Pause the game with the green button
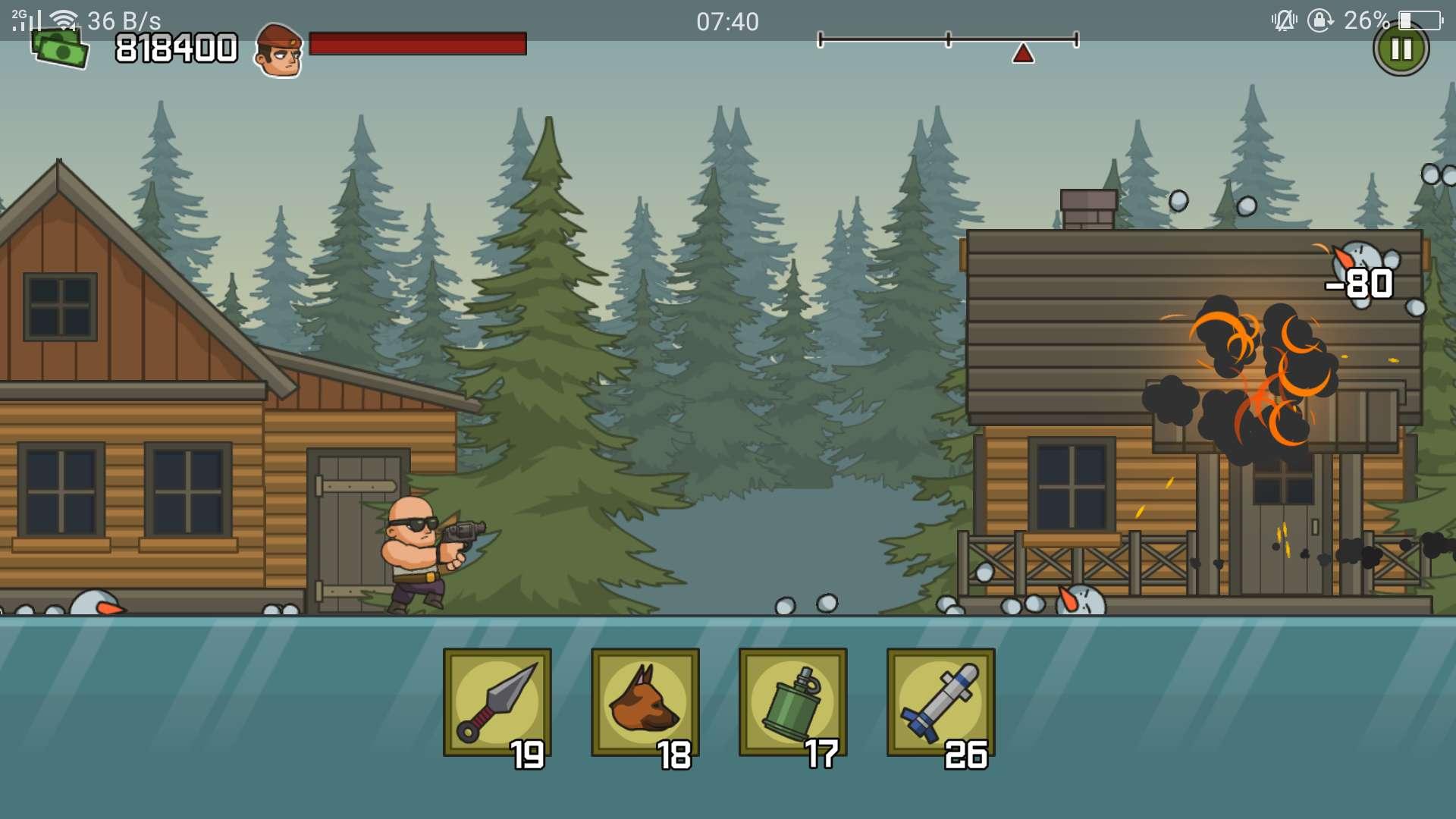The image size is (1456, 819). pos(1401,49)
